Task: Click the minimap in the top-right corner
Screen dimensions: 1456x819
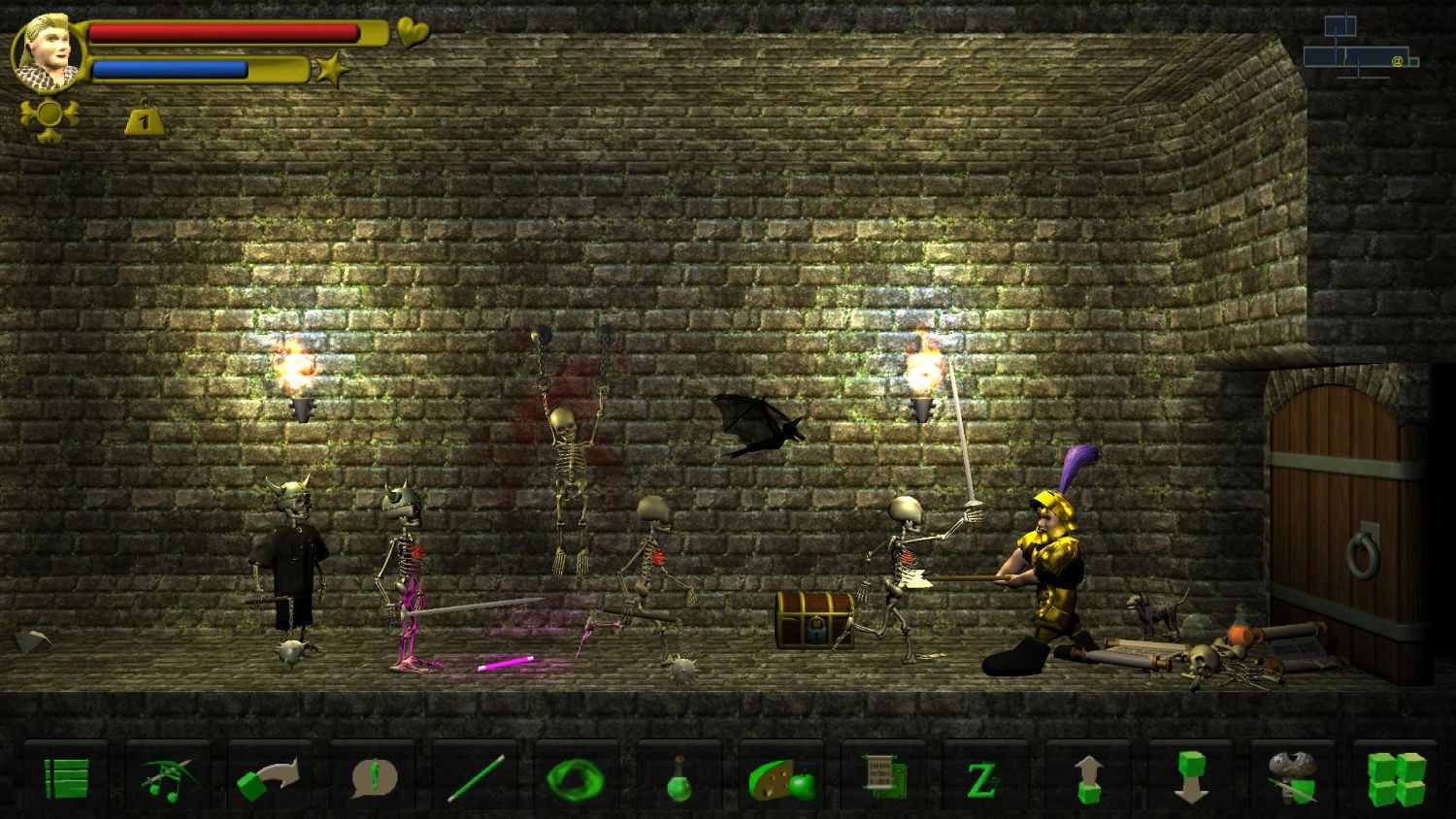Action: [1356, 44]
